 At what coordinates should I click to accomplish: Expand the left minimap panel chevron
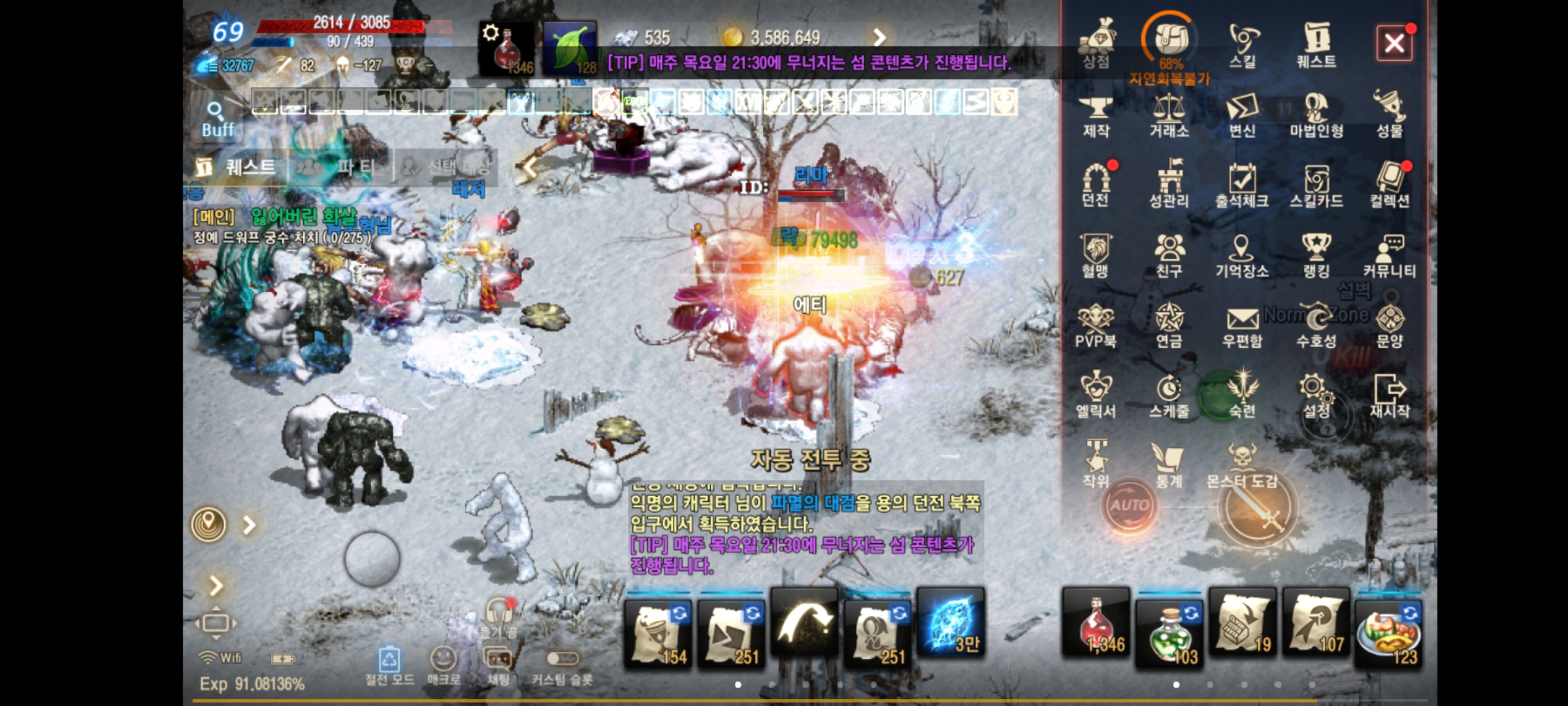click(249, 523)
